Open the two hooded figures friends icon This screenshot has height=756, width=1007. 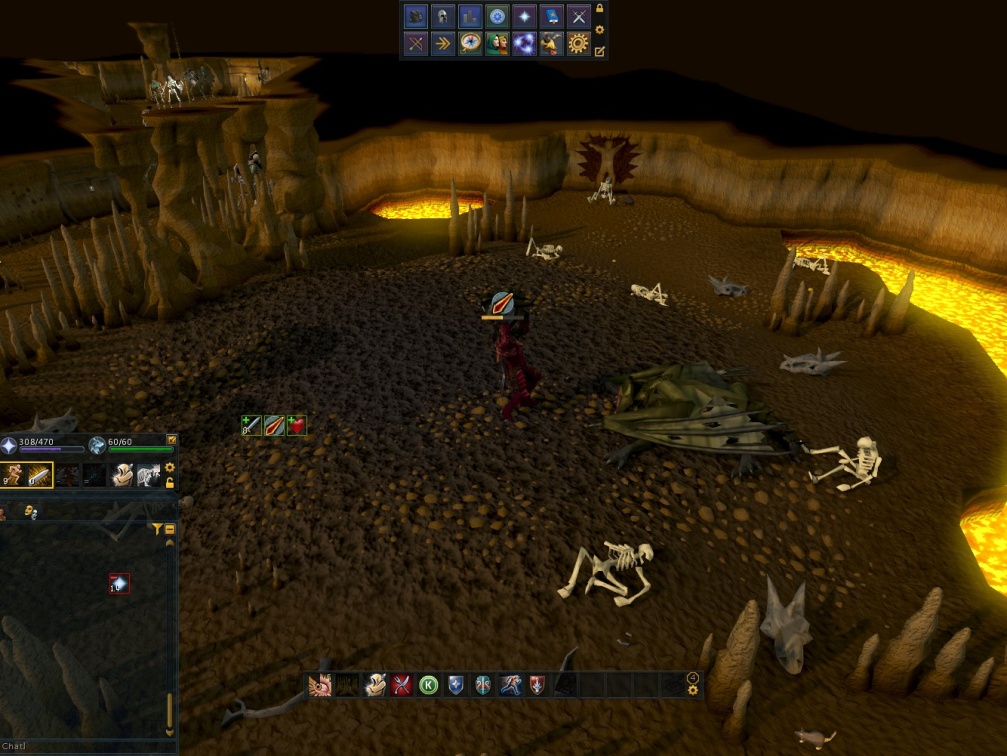click(497, 44)
